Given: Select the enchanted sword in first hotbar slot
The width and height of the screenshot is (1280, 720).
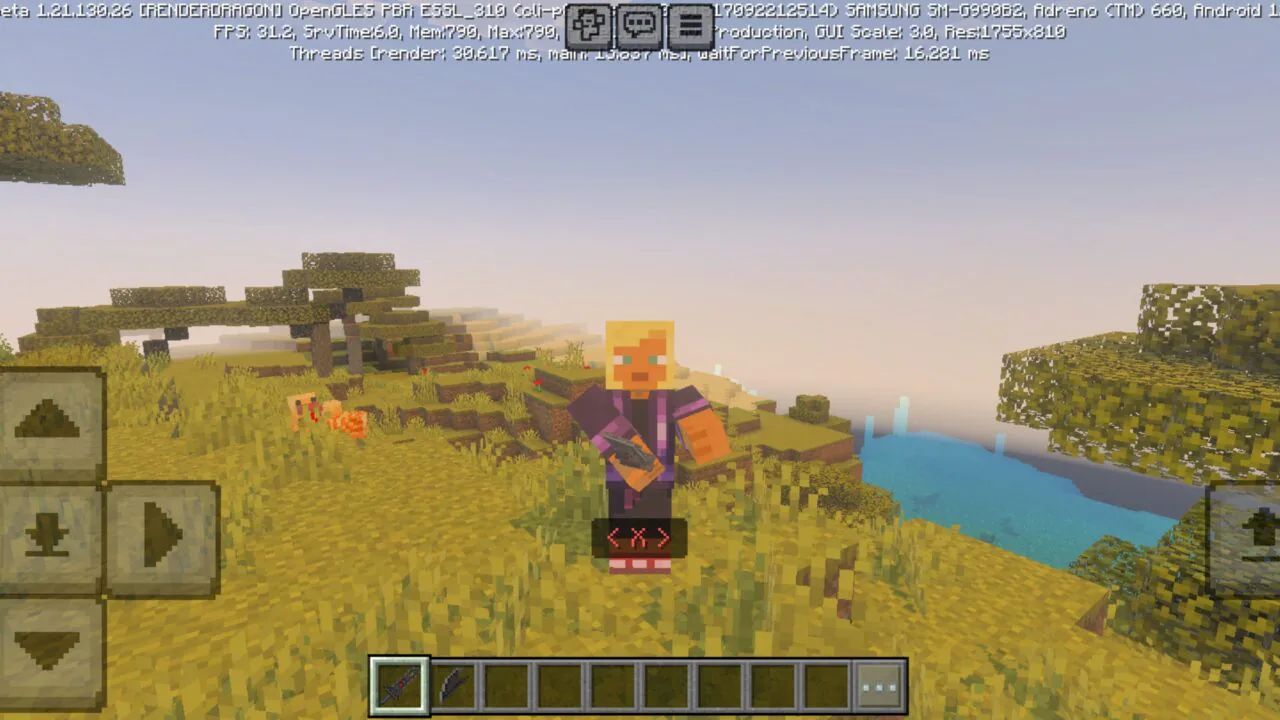Looking at the screenshot, I should tap(400, 686).
